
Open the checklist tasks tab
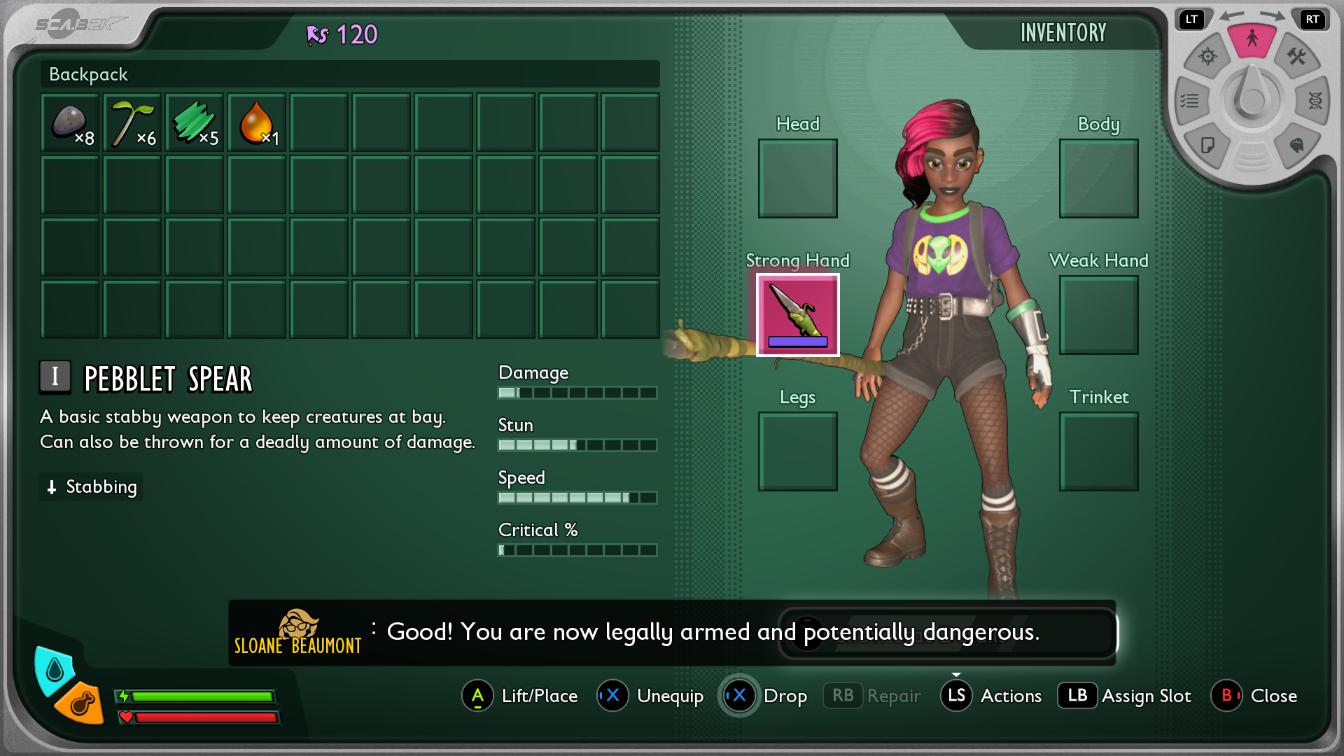click(1189, 100)
